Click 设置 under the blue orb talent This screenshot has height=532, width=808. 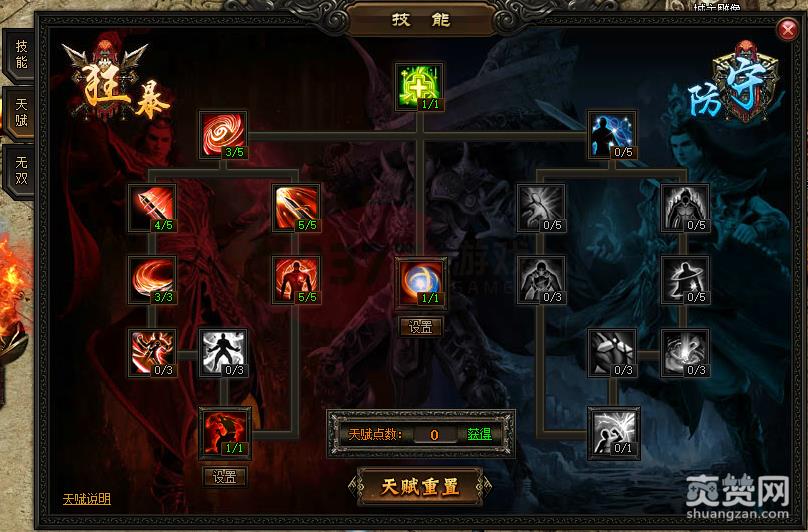[420, 327]
